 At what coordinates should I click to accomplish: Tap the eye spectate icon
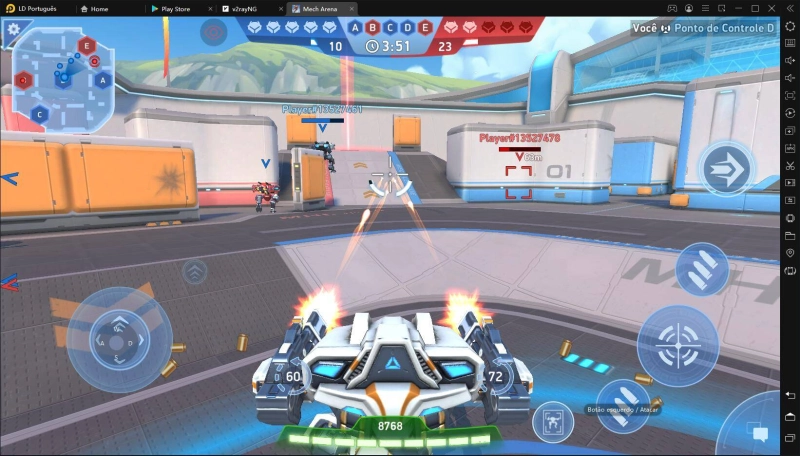213,32
